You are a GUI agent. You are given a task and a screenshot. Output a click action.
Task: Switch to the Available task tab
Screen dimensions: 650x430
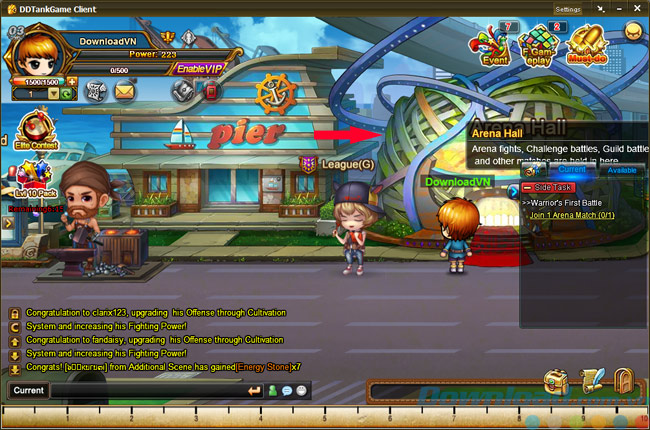(622, 170)
